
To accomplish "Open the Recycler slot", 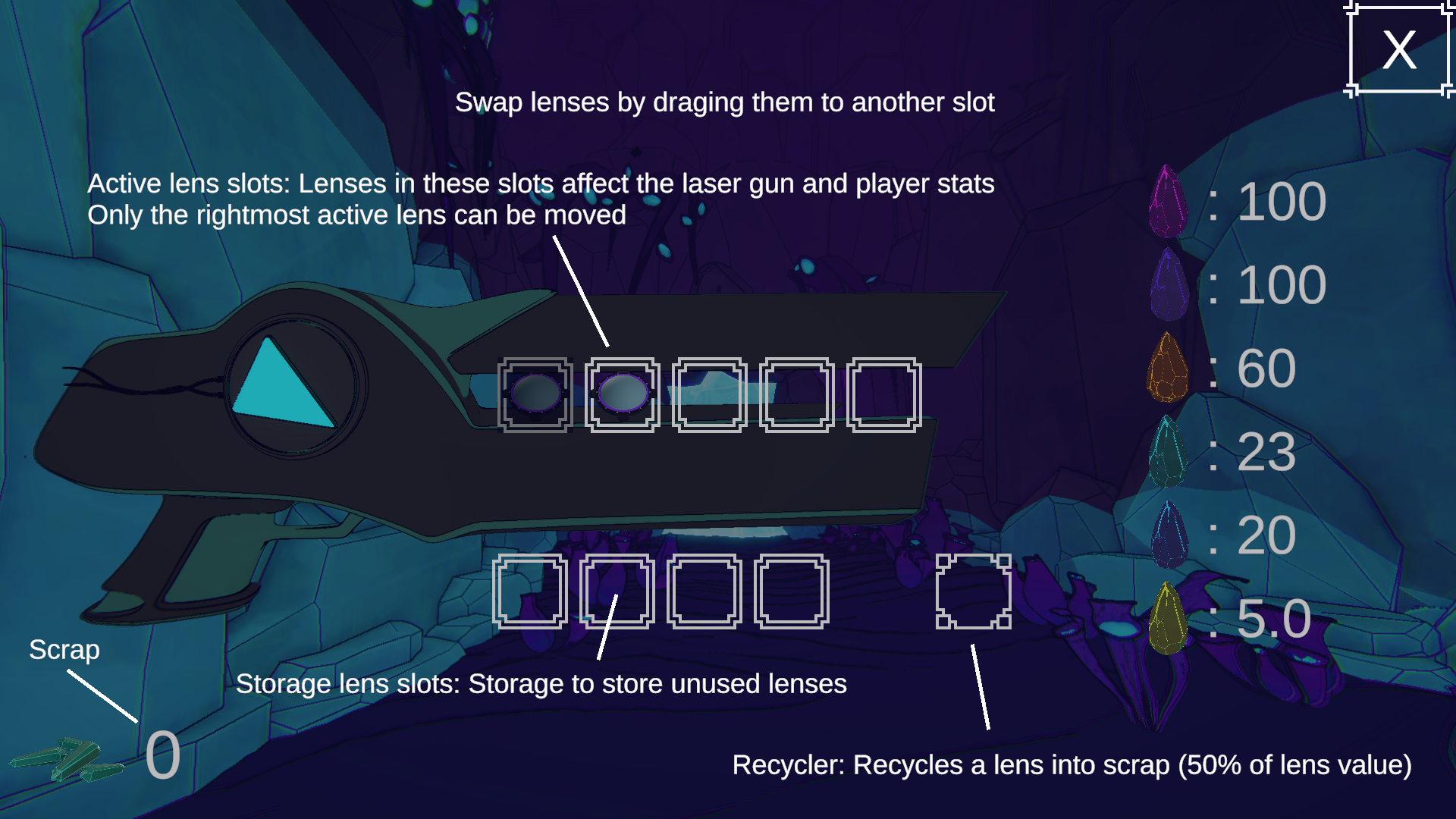I will coord(974,592).
